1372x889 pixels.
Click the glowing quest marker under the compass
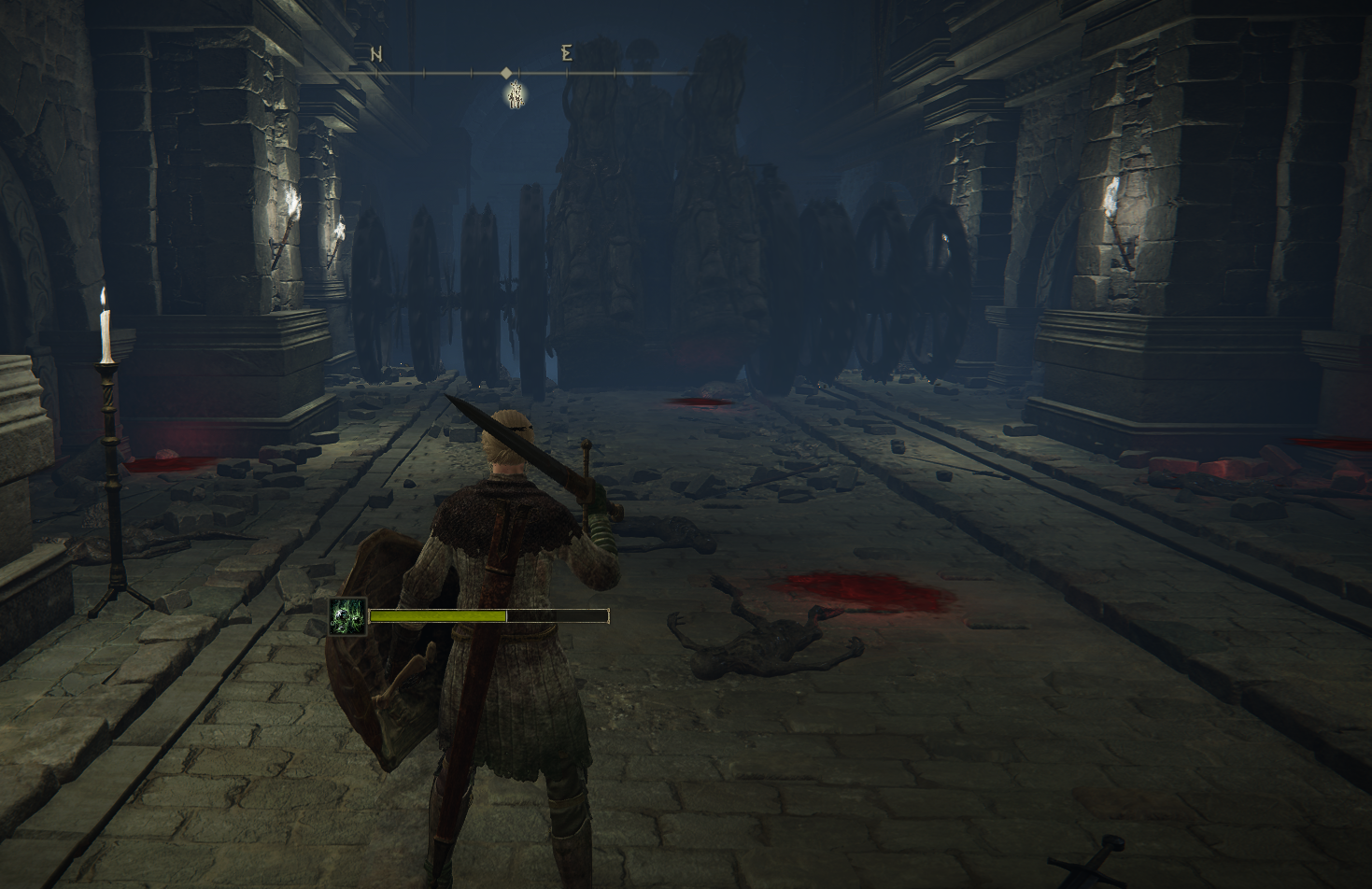515,94
